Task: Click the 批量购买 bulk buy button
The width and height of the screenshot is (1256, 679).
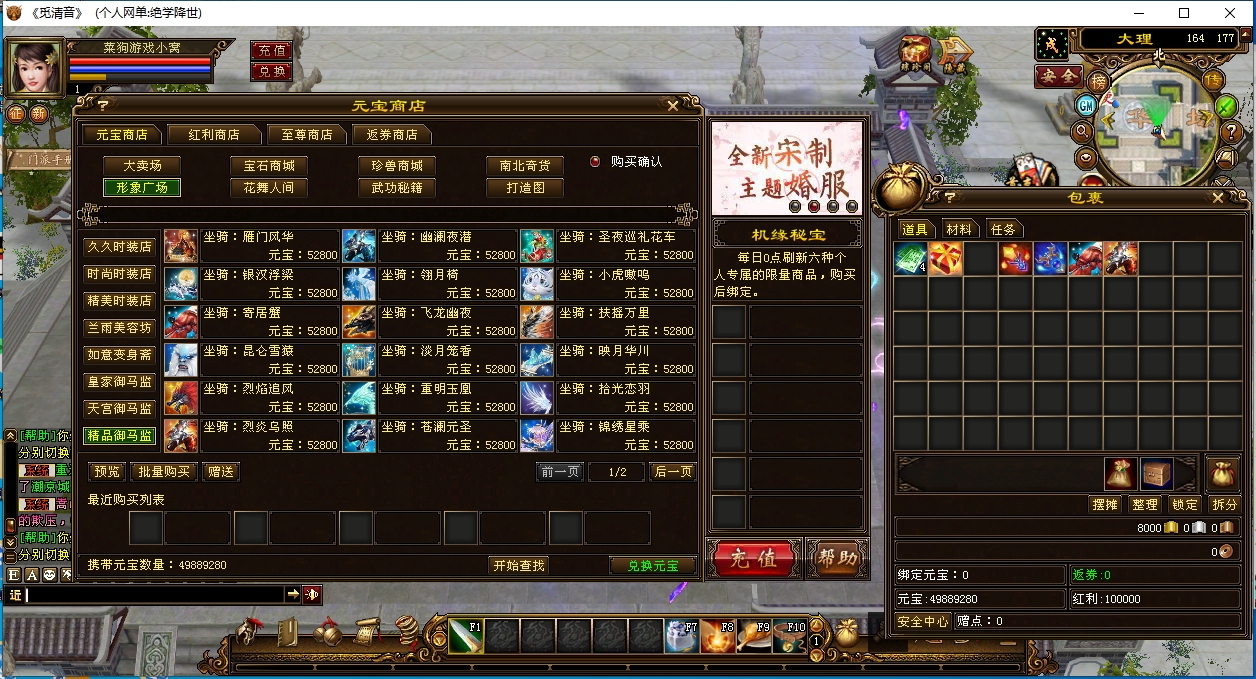Action: pyautogui.click(x=163, y=472)
